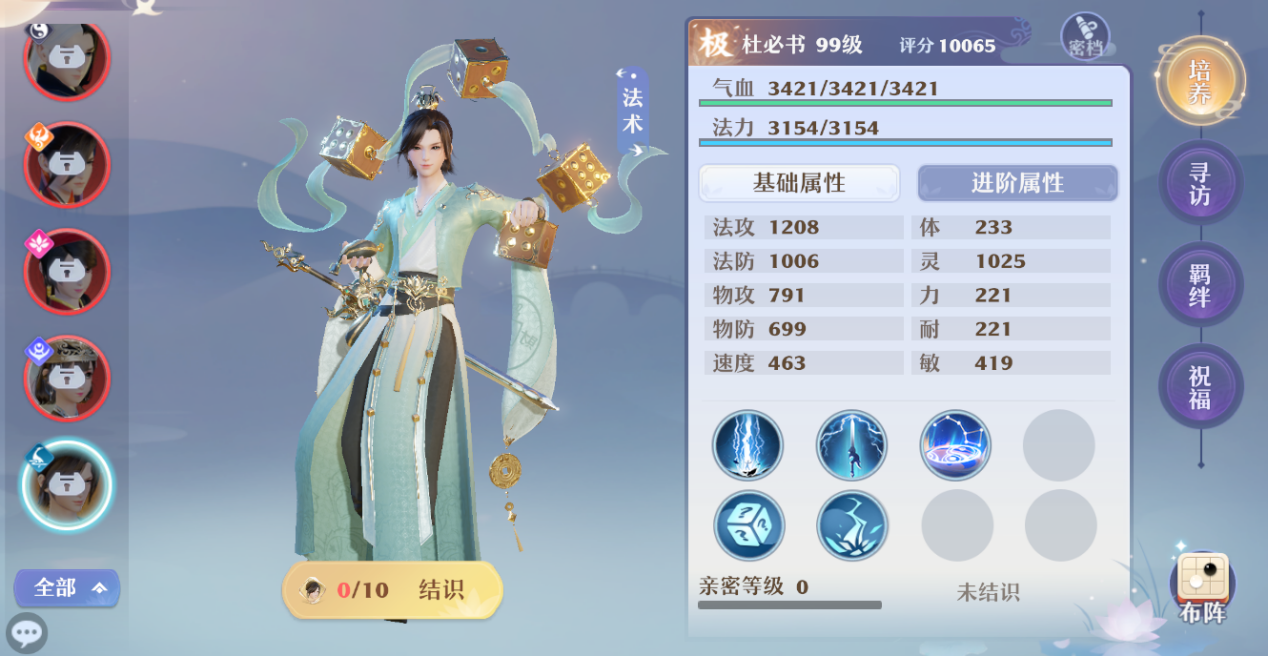Click the 法术 type tag
This screenshot has width=1268, height=656.
point(632,110)
